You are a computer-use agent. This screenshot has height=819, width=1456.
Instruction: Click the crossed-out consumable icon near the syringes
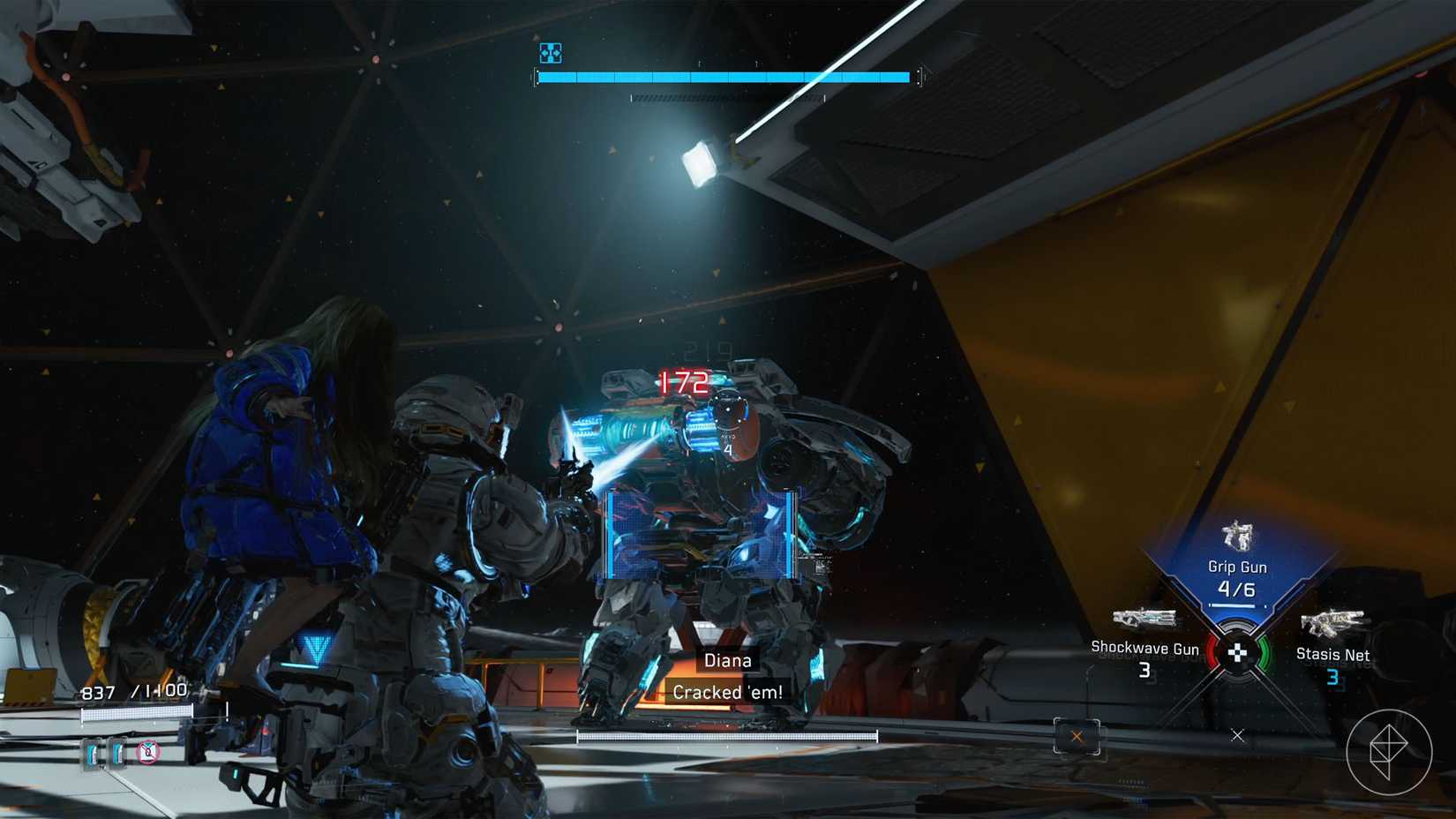(x=148, y=754)
